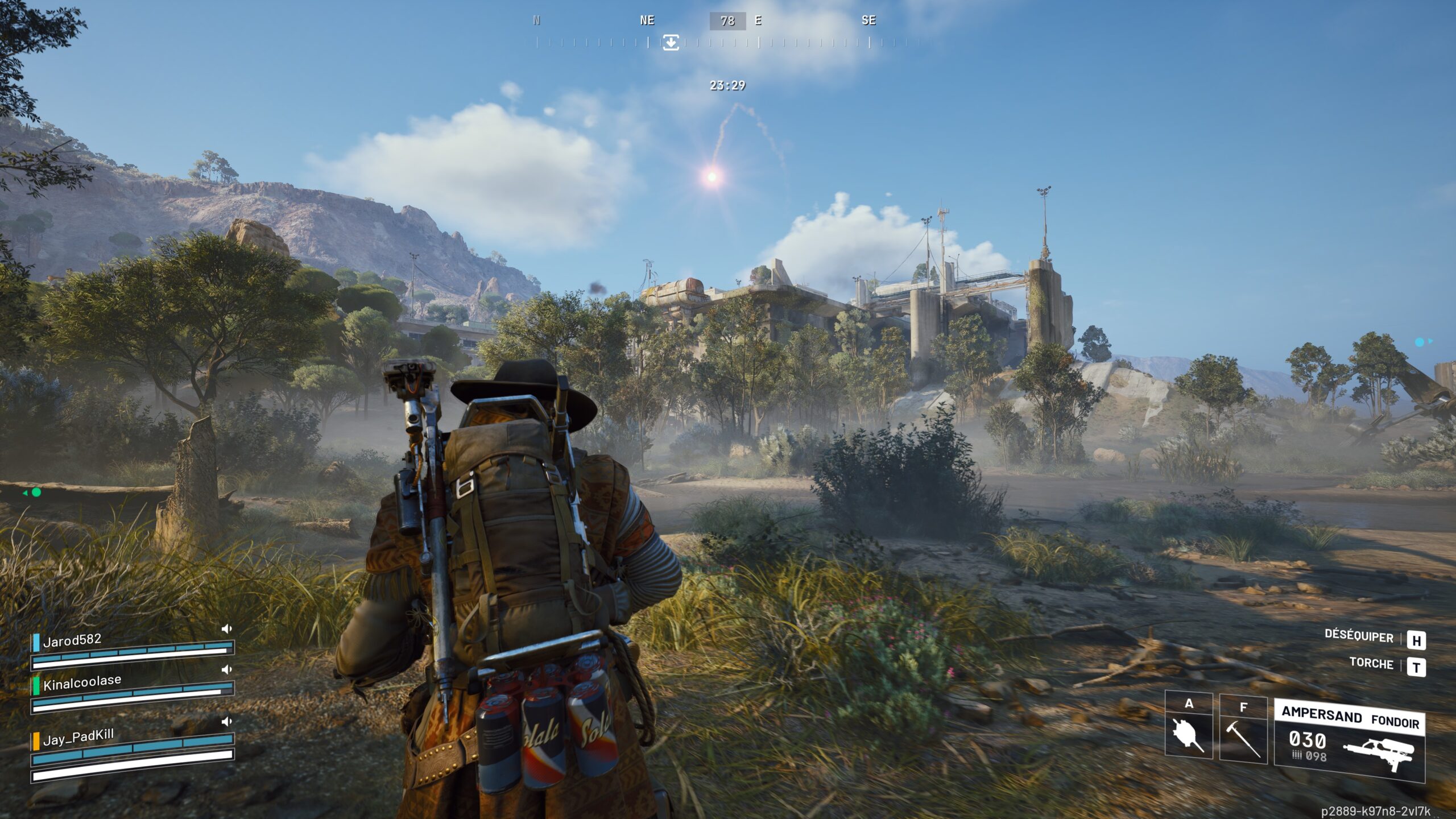Click the SE marker on the compass strip
Viewport: 1456px width, 819px height.
click(868, 21)
